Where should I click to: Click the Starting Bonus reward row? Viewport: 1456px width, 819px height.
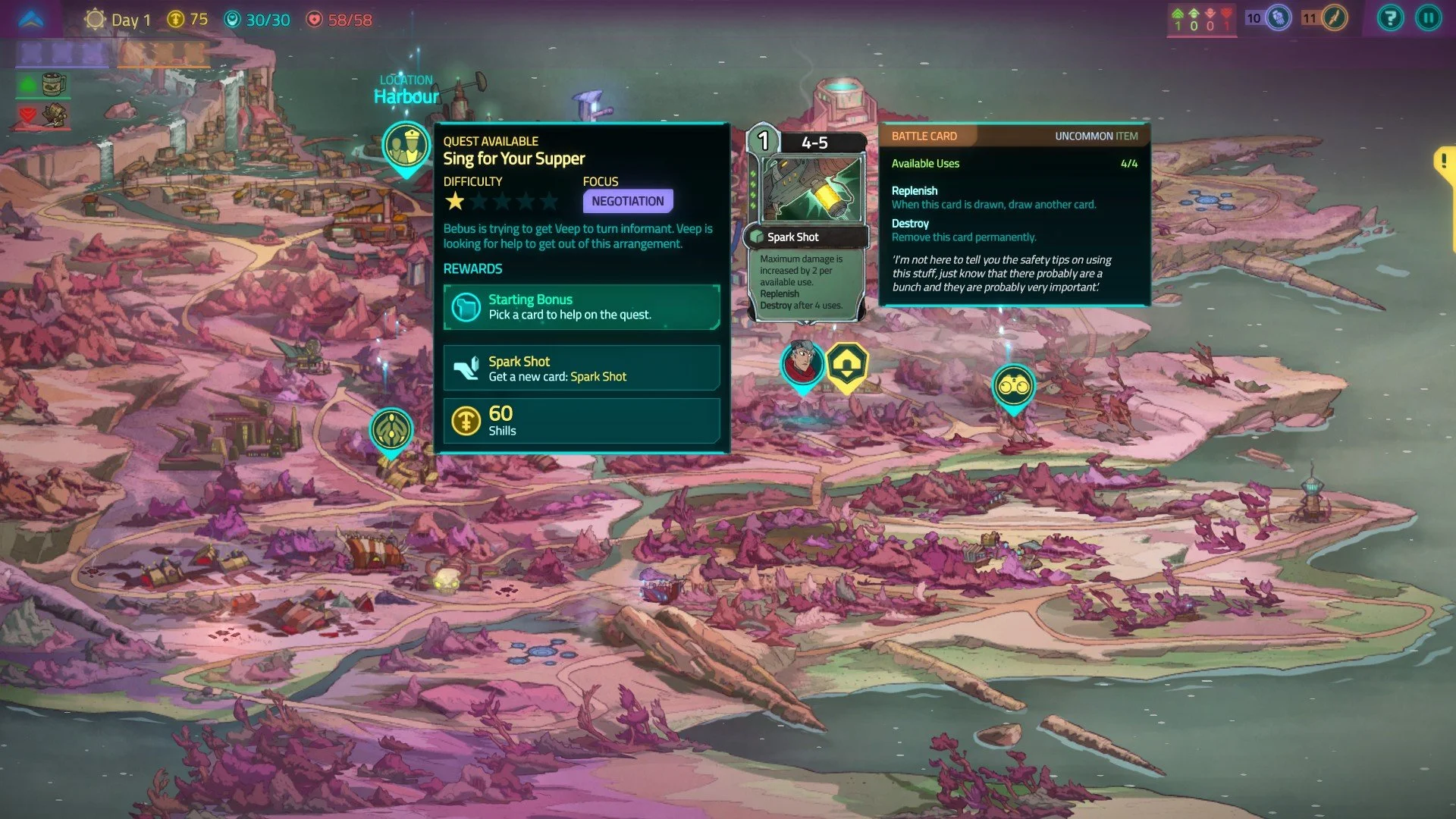(581, 307)
